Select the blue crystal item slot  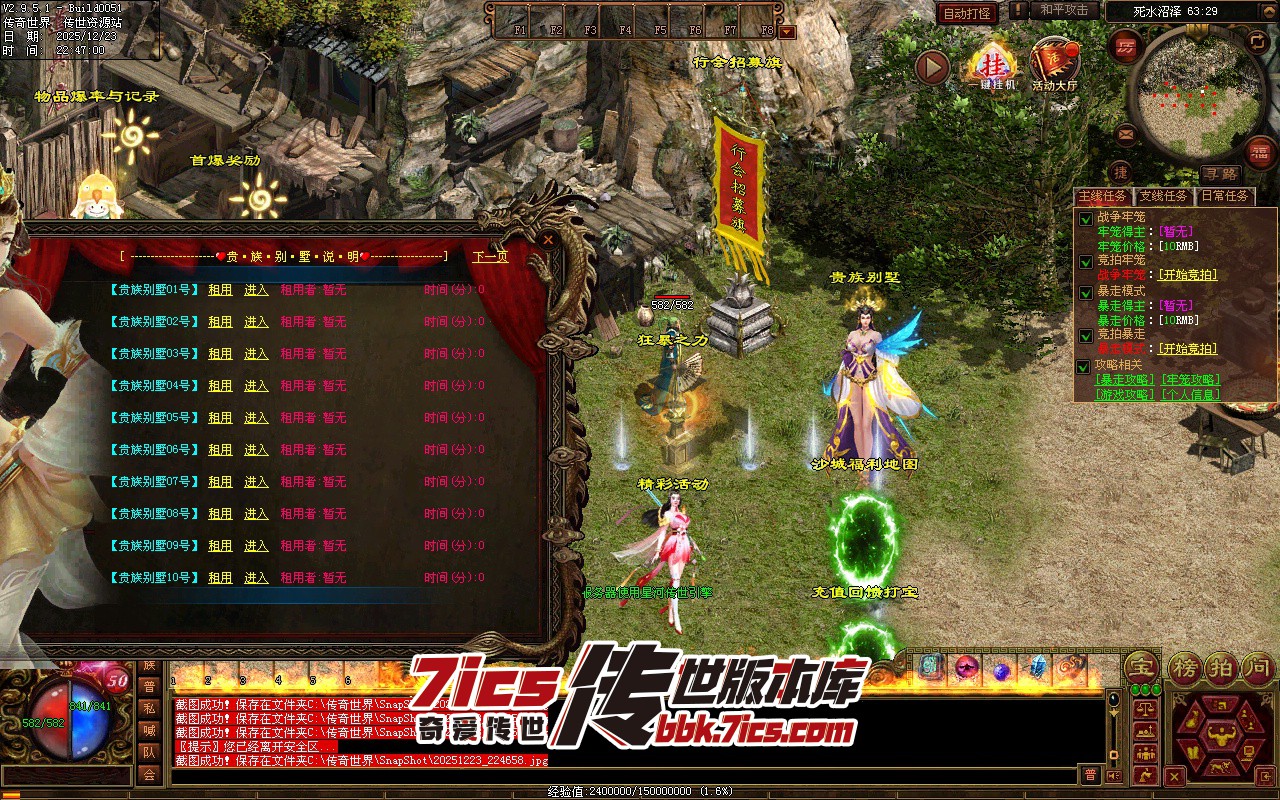[x=1037, y=666]
